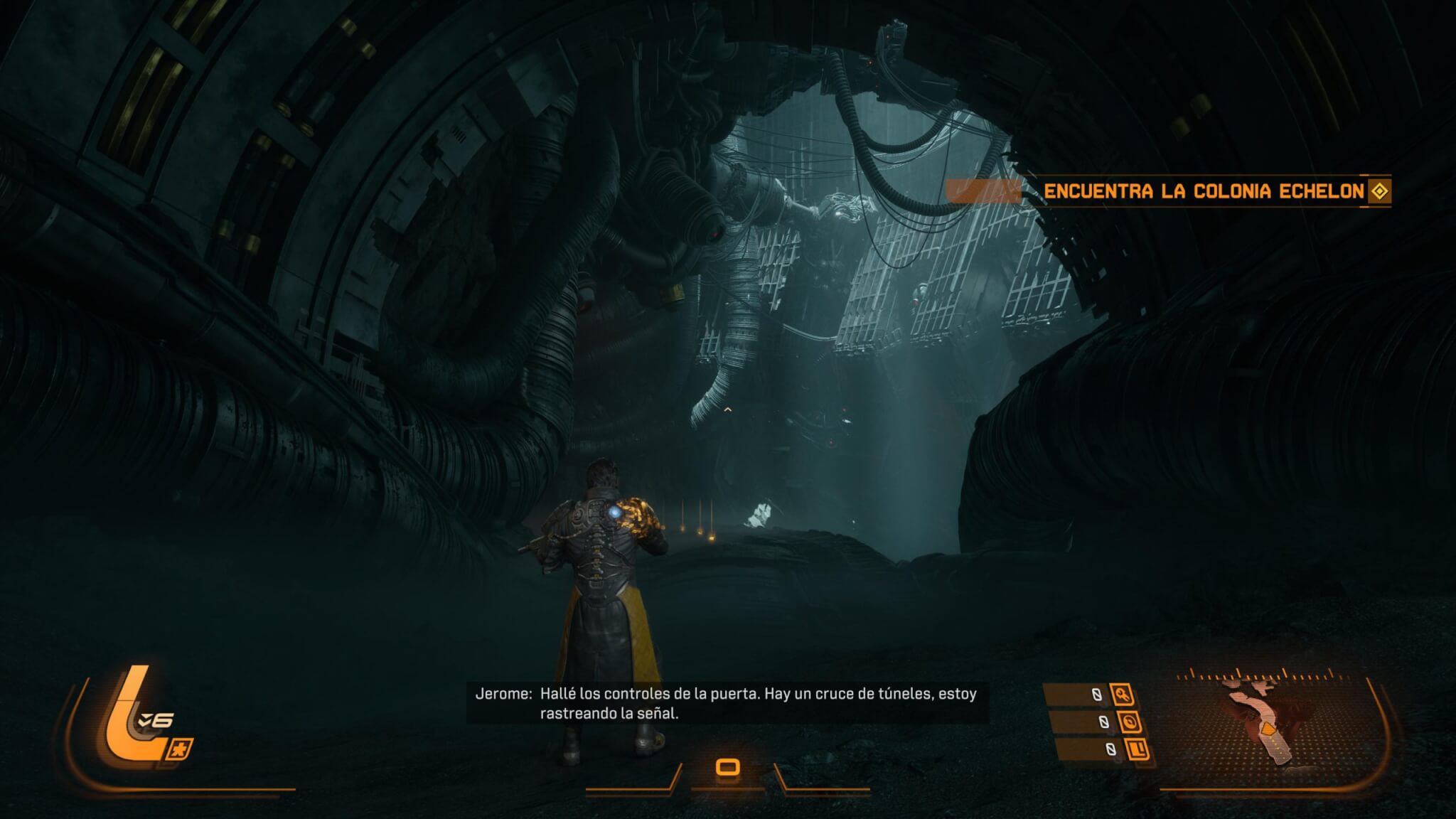Screen dimensions: 1456x819
Task: Click the orange rounded-rectangle icon at bottom center
Action: (727, 768)
